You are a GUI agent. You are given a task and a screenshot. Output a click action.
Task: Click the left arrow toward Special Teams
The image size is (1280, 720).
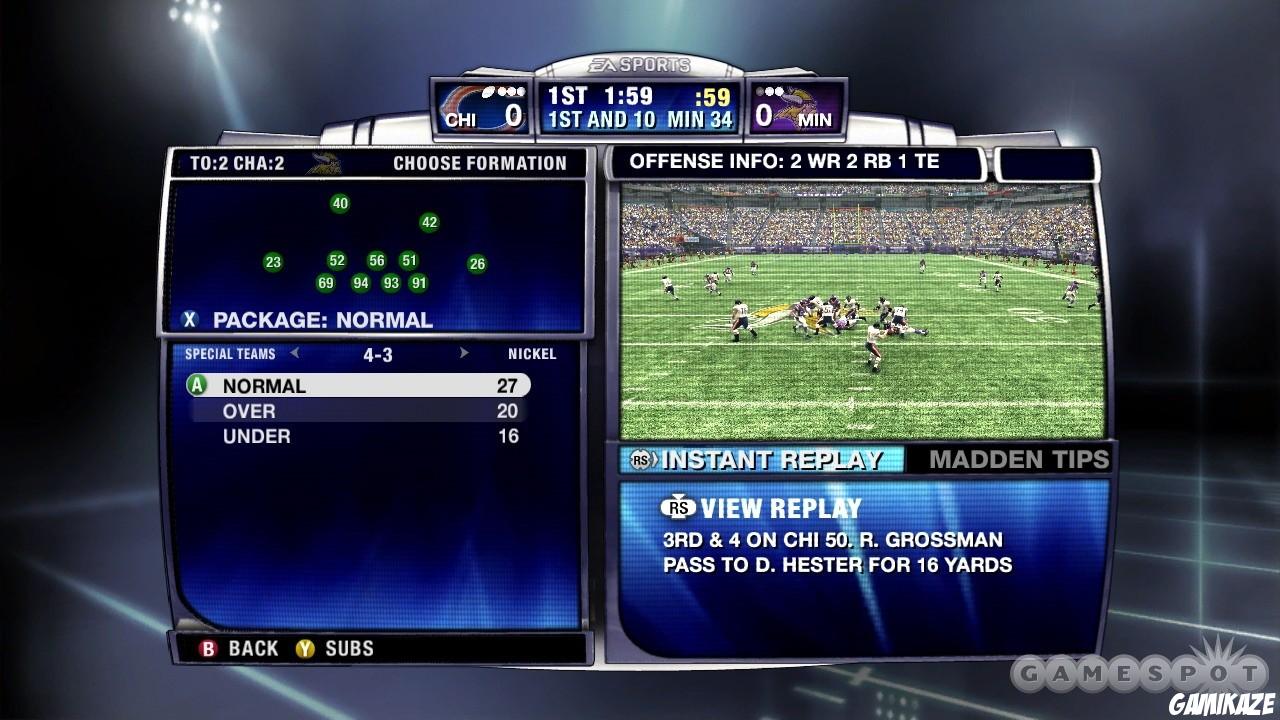[x=294, y=354]
